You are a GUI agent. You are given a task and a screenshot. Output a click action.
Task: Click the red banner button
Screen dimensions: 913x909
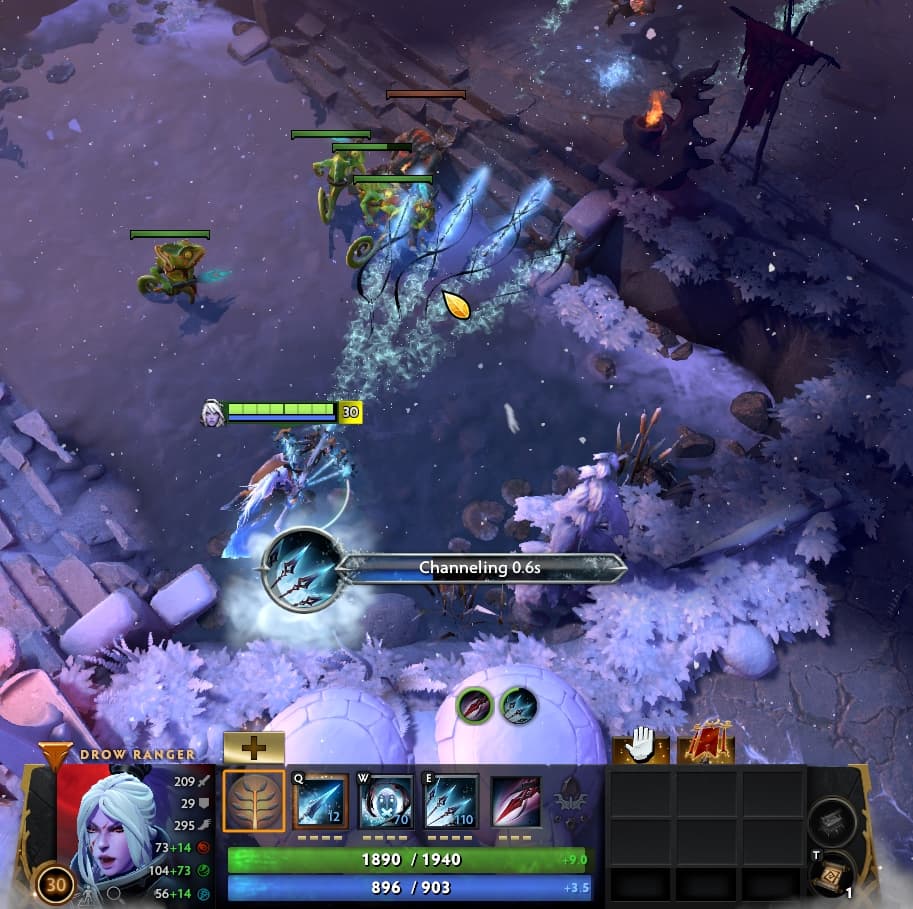[707, 745]
